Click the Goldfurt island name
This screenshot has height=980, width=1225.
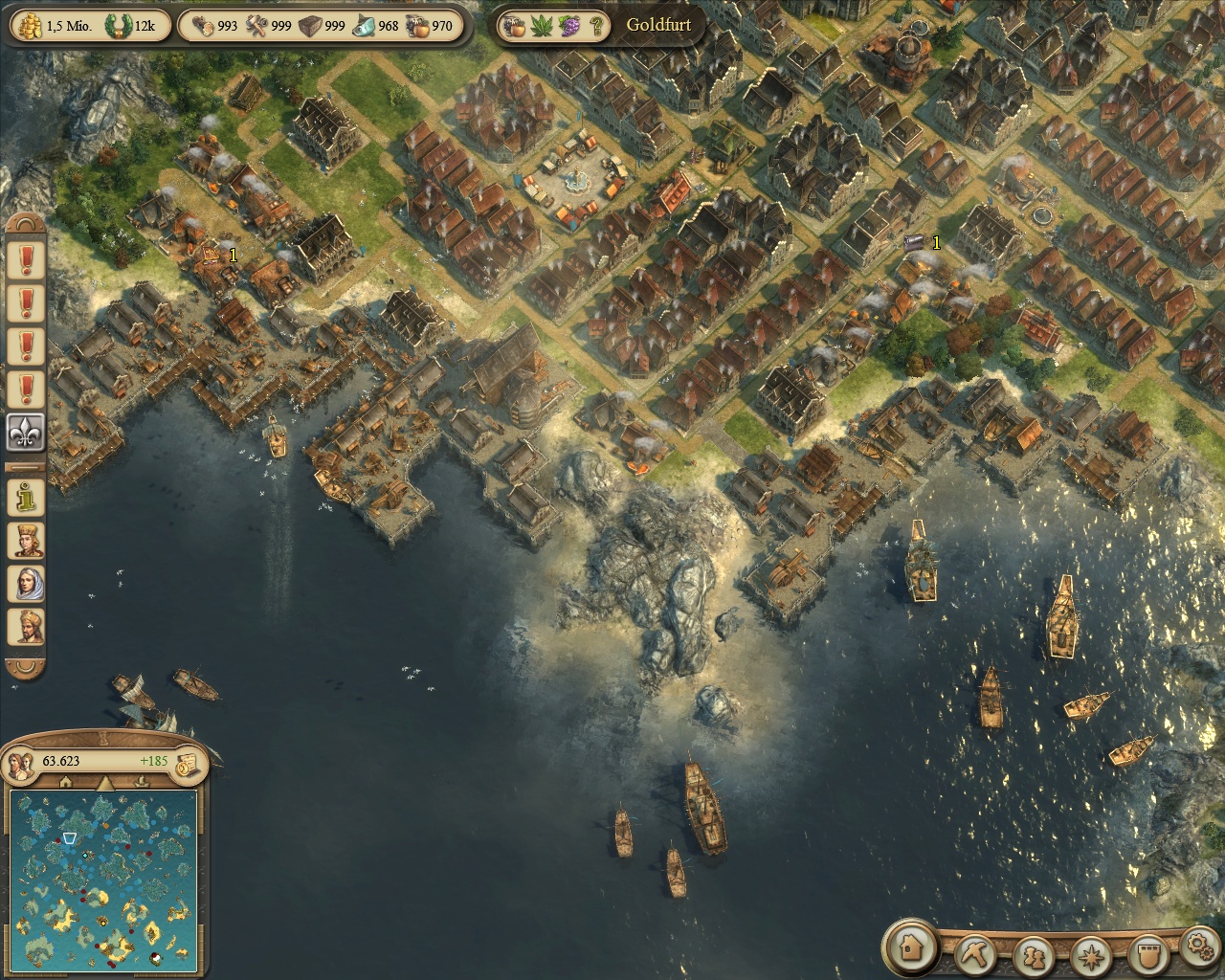click(658, 26)
